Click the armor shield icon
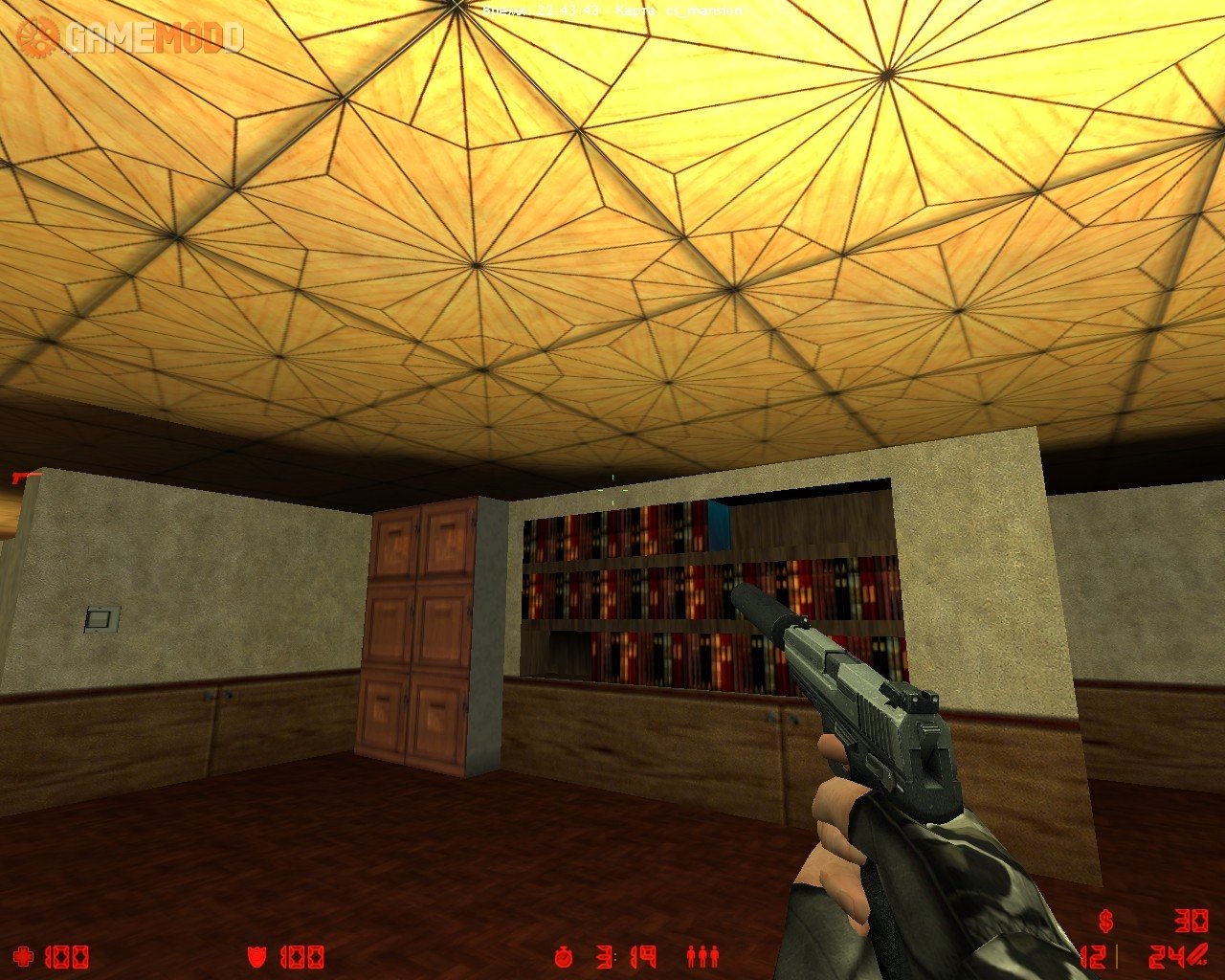The width and height of the screenshot is (1225, 980). (257, 956)
